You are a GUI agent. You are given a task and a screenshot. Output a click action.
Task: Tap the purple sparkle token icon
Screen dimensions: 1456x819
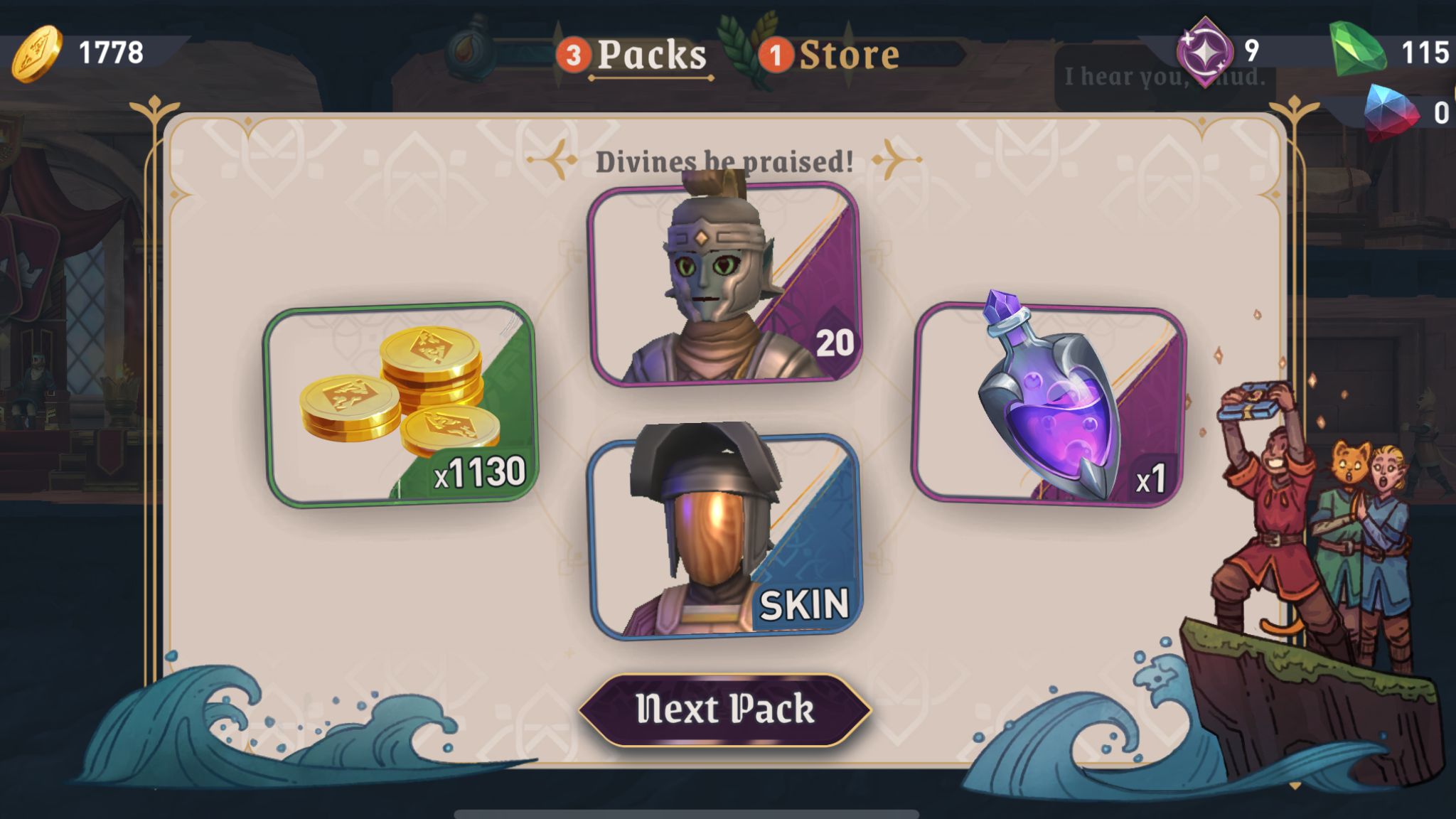tap(1204, 51)
